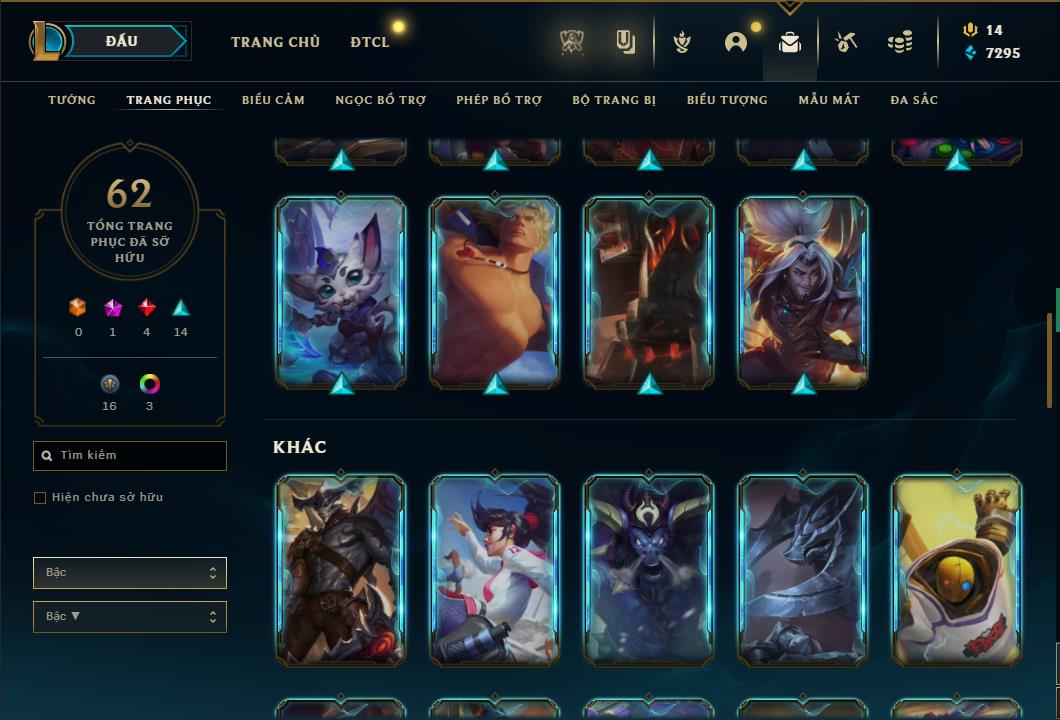This screenshot has height=720, width=1060.
Task: Toggle the Hiện chưa sở hữu checkbox
Action: (40, 498)
